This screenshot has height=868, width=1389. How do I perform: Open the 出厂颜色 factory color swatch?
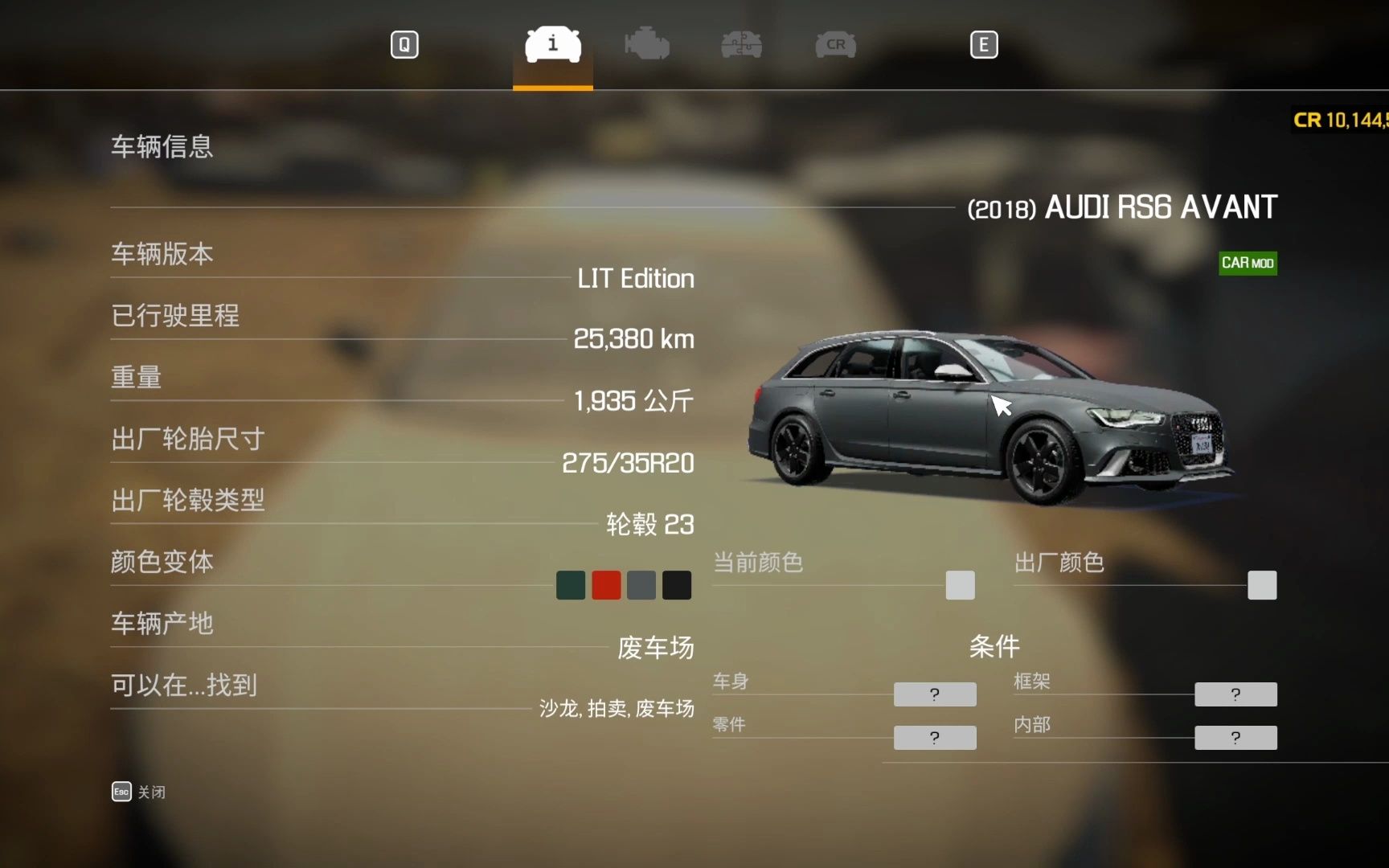pyautogui.click(x=1261, y=585)
